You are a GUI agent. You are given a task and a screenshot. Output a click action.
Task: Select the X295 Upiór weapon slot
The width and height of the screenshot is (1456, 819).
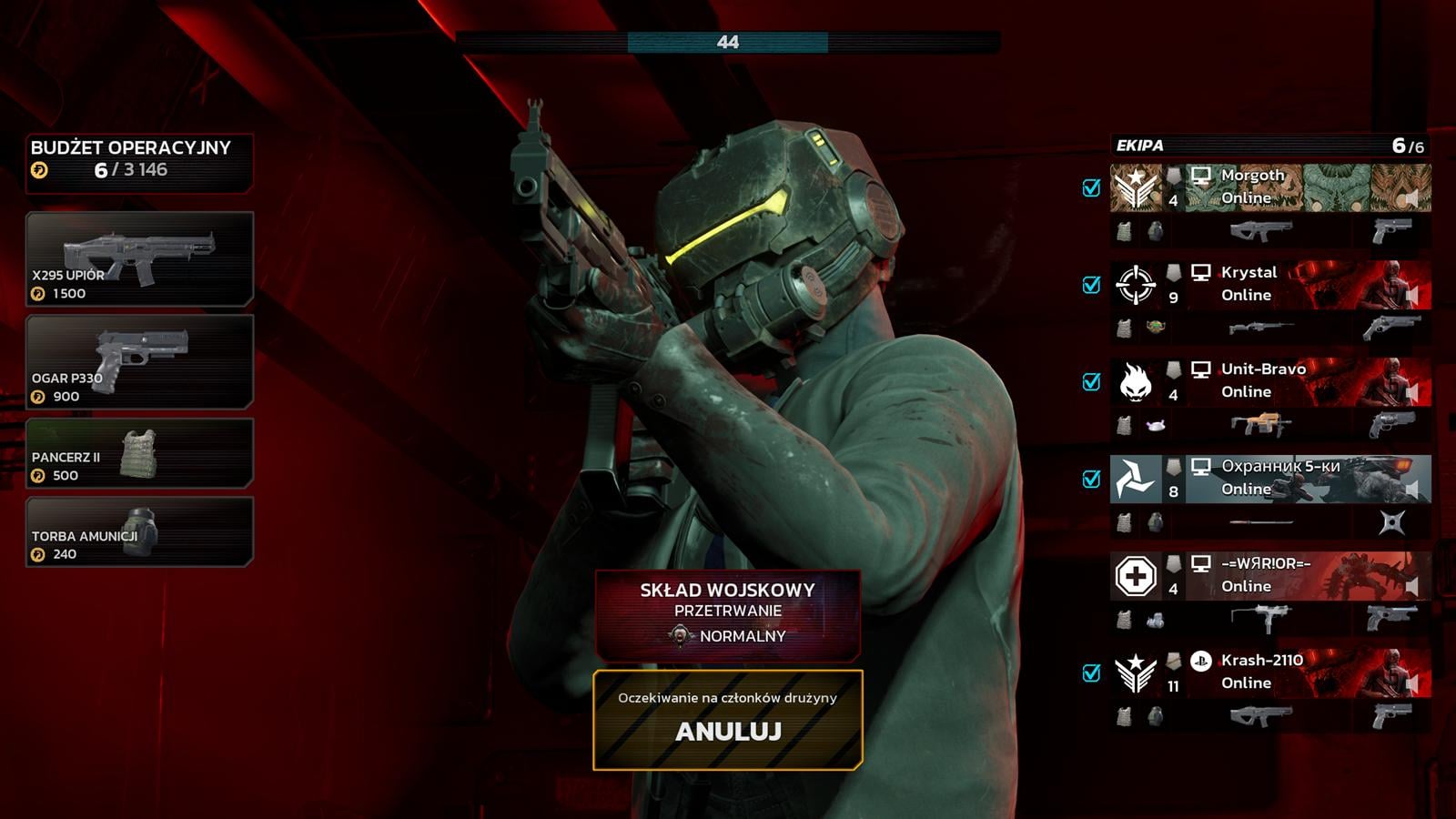point(139,259)
